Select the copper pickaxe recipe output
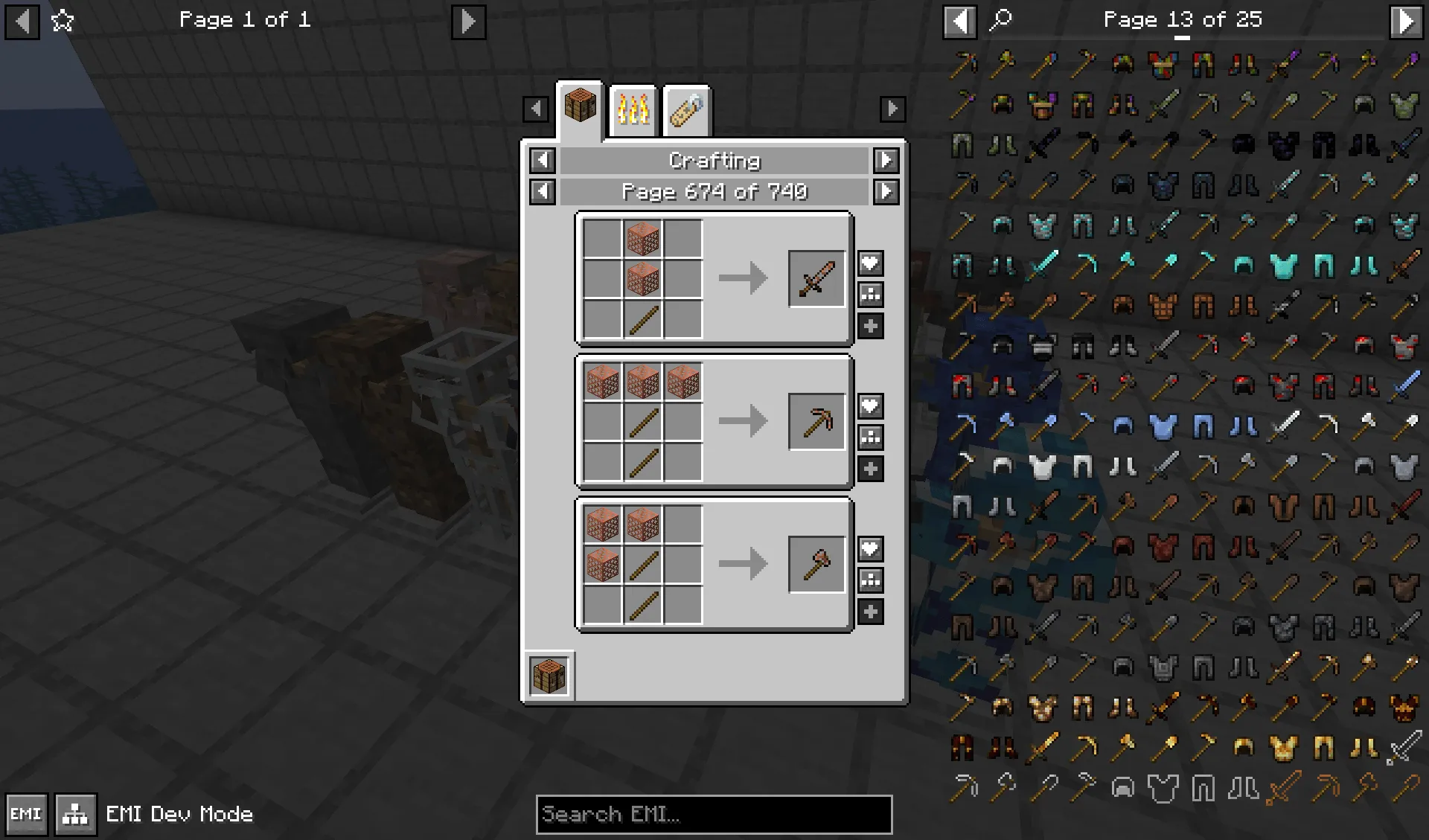This screenshot has width=1429, height=840. point(816,422)
